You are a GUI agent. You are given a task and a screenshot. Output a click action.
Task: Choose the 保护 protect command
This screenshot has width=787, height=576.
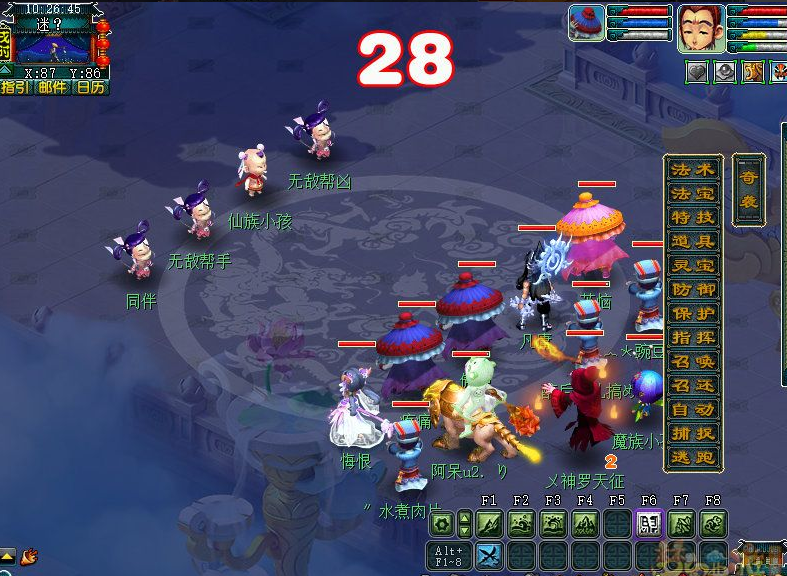693,314
